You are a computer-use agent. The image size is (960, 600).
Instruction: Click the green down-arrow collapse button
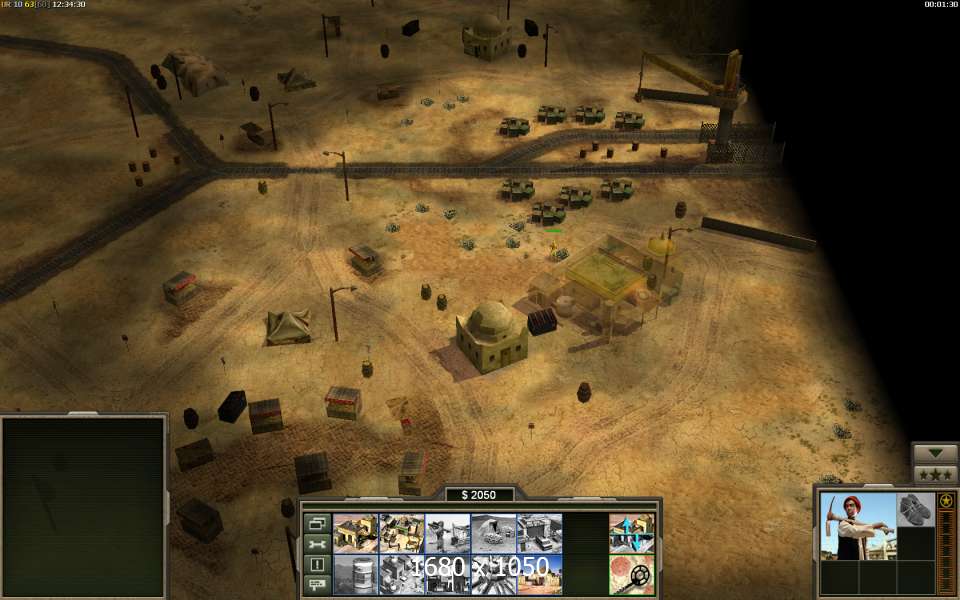click(935, 453)
